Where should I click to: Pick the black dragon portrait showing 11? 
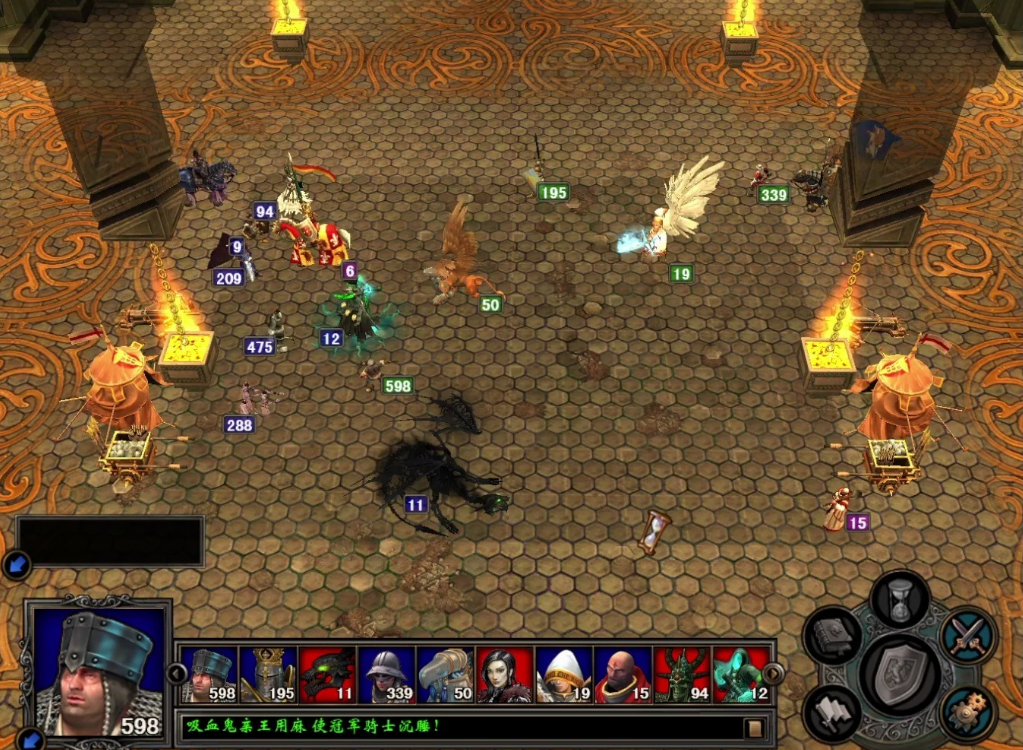tap(328, 675)
